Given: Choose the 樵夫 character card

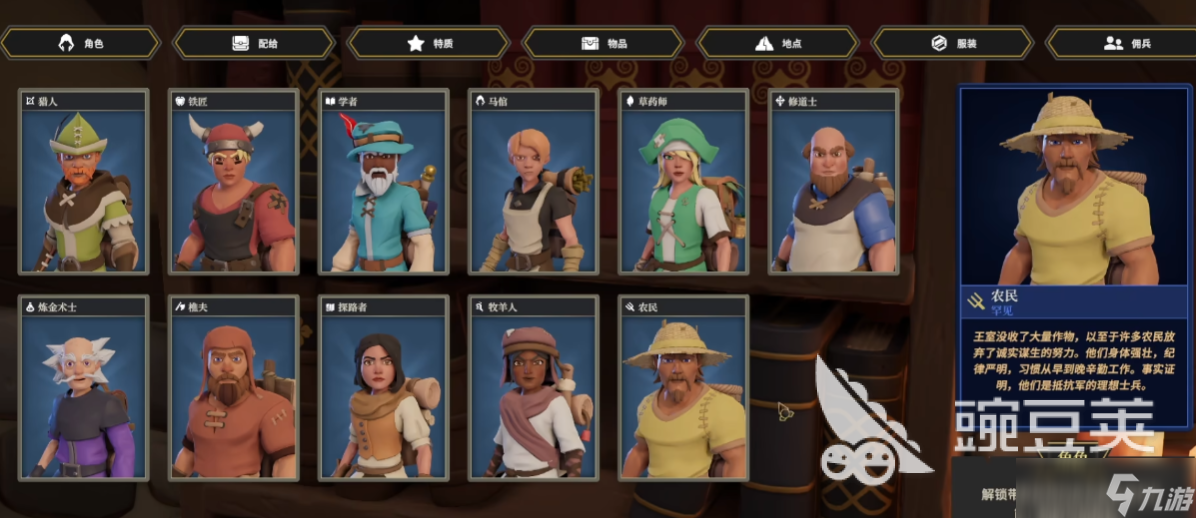Looking at the screenshot, I should coord(234,388).
